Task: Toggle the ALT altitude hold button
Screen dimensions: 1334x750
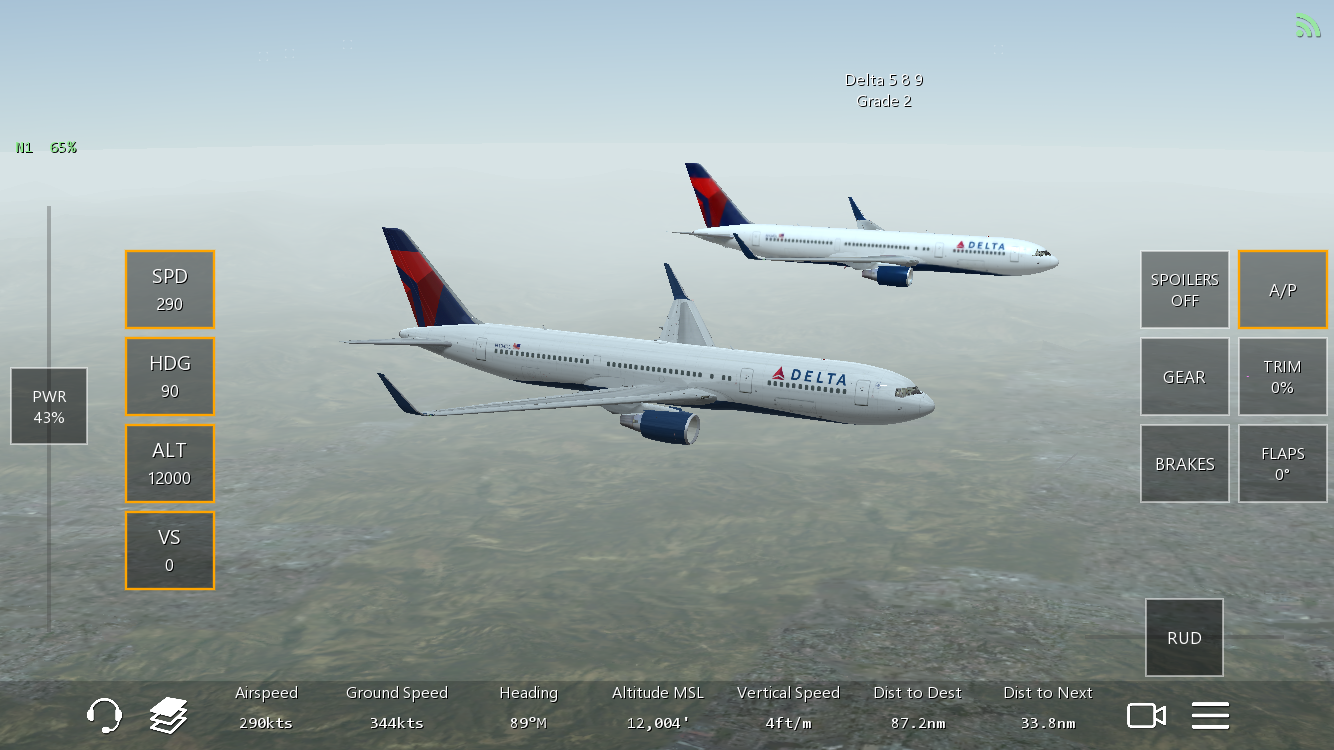Action: 170,463
